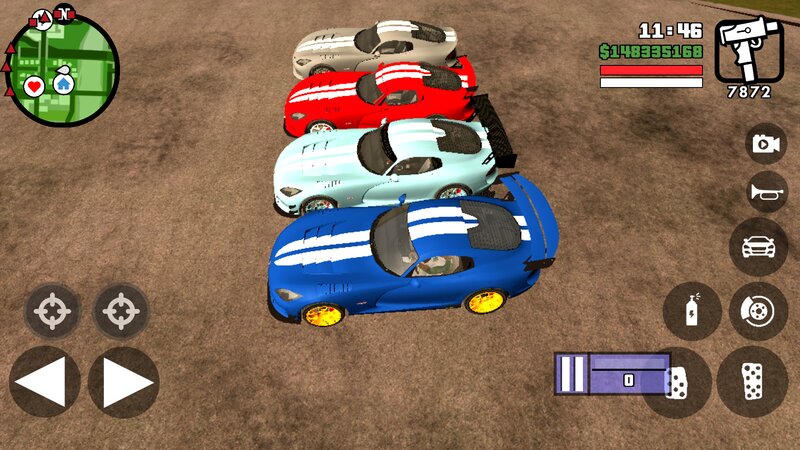Hit the accelerator pedal button
Image resolution: width=800 pixels, height=450 pixels.
point(752,381)
